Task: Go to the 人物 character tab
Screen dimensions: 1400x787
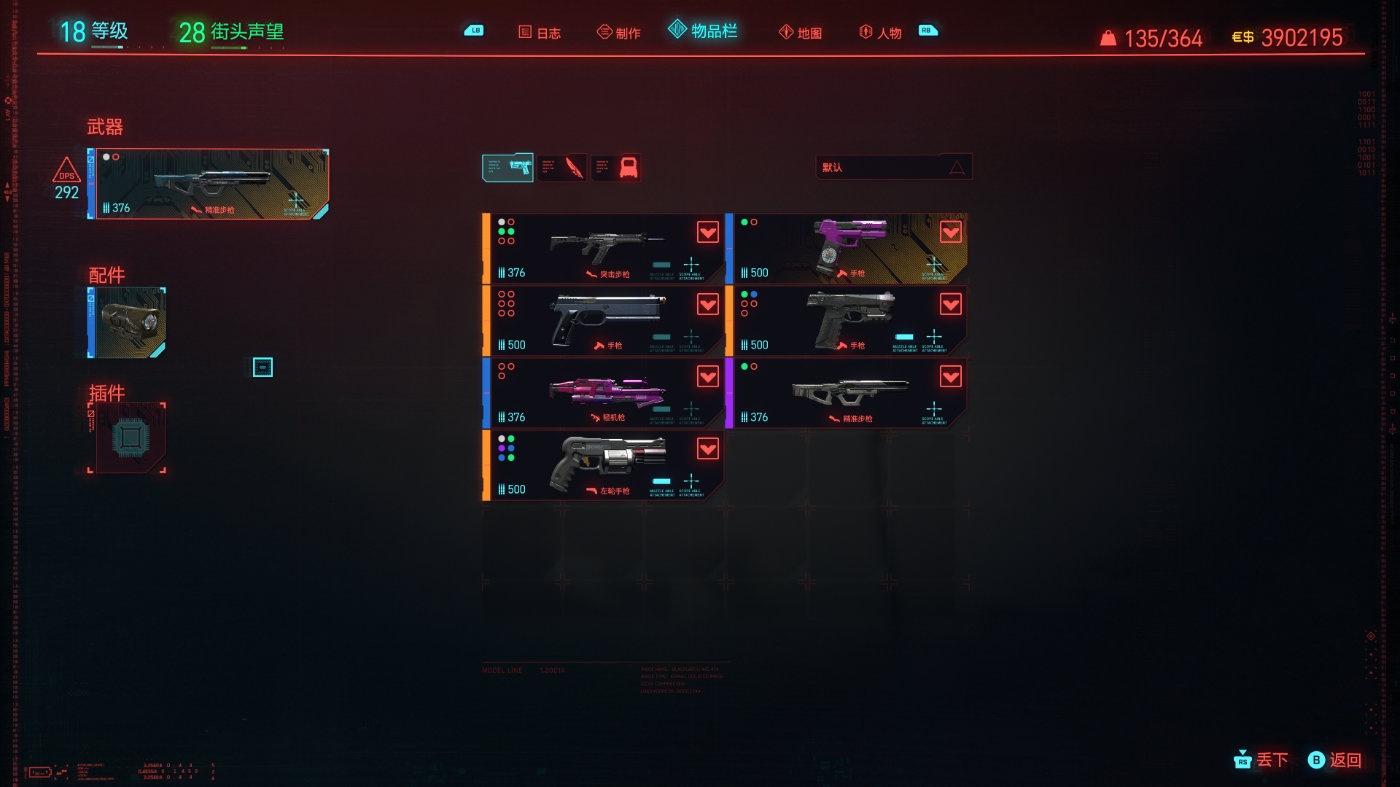Action: pyautogui.click(x=881, y=32)
